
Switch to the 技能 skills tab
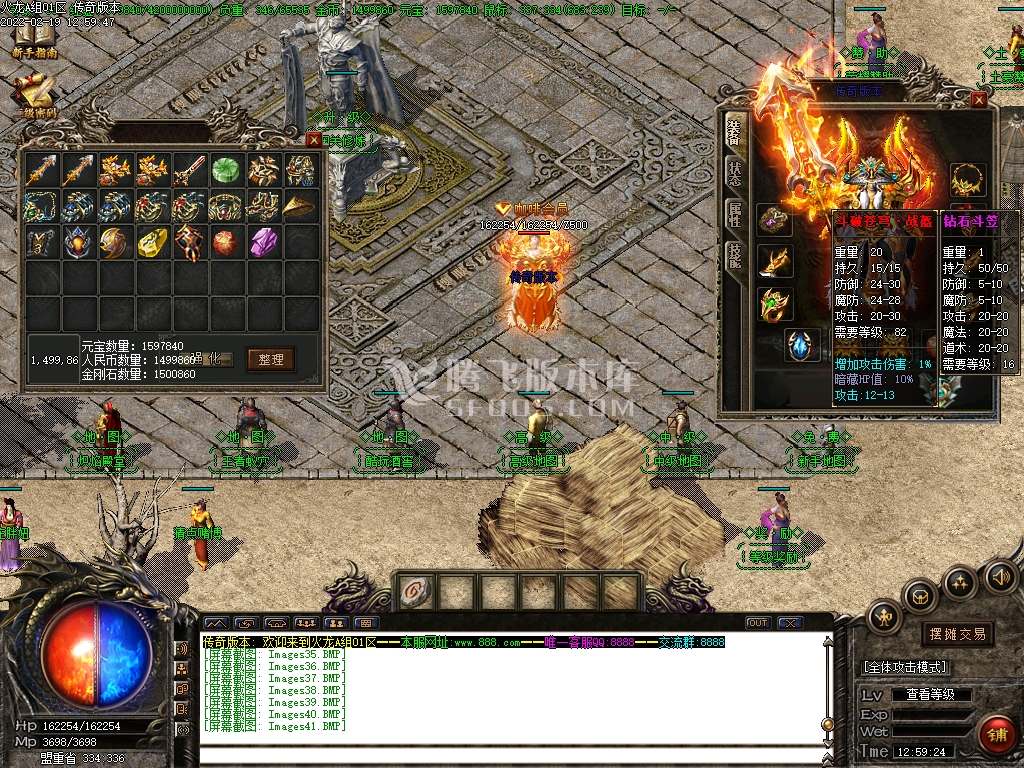coord(733,257)
